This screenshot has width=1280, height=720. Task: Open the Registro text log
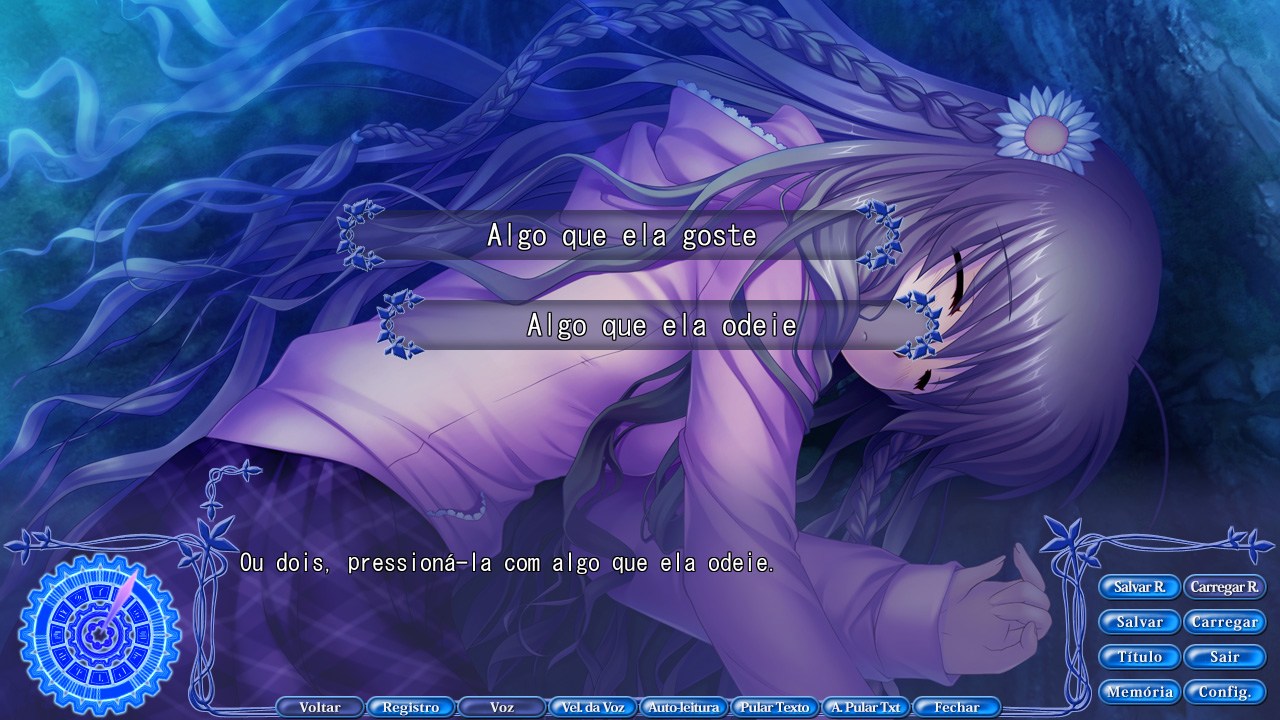click(x=409, y=706)
